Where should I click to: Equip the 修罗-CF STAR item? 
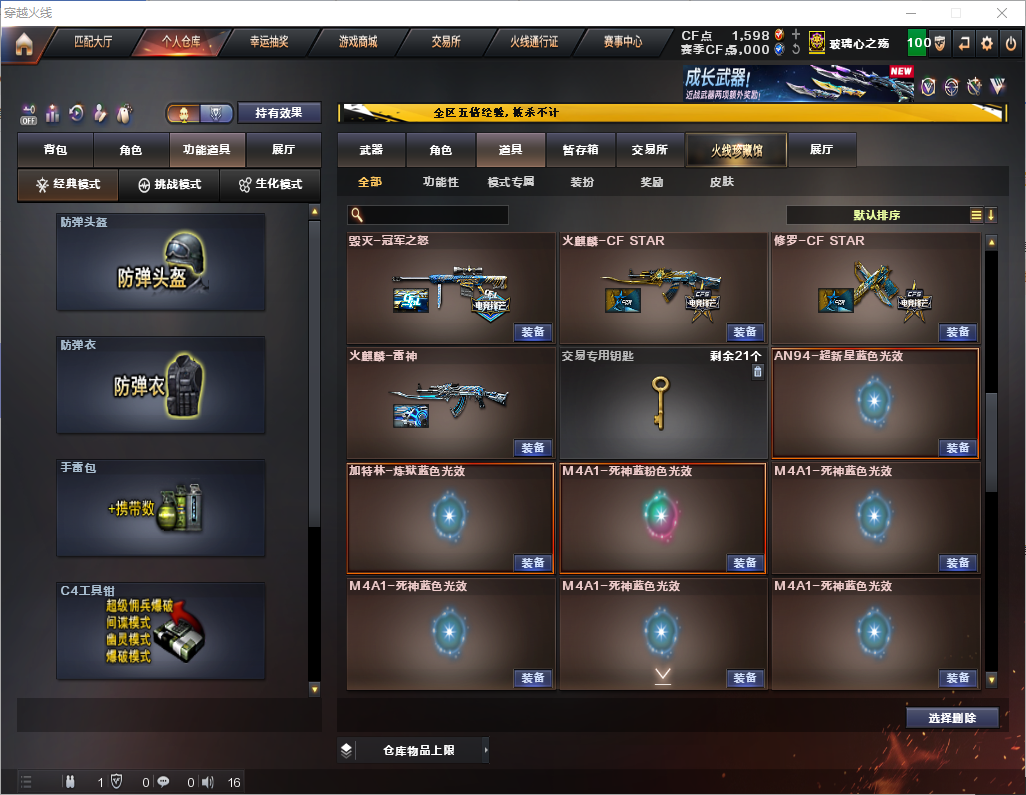pyautogui.click(x=957, y=332)
